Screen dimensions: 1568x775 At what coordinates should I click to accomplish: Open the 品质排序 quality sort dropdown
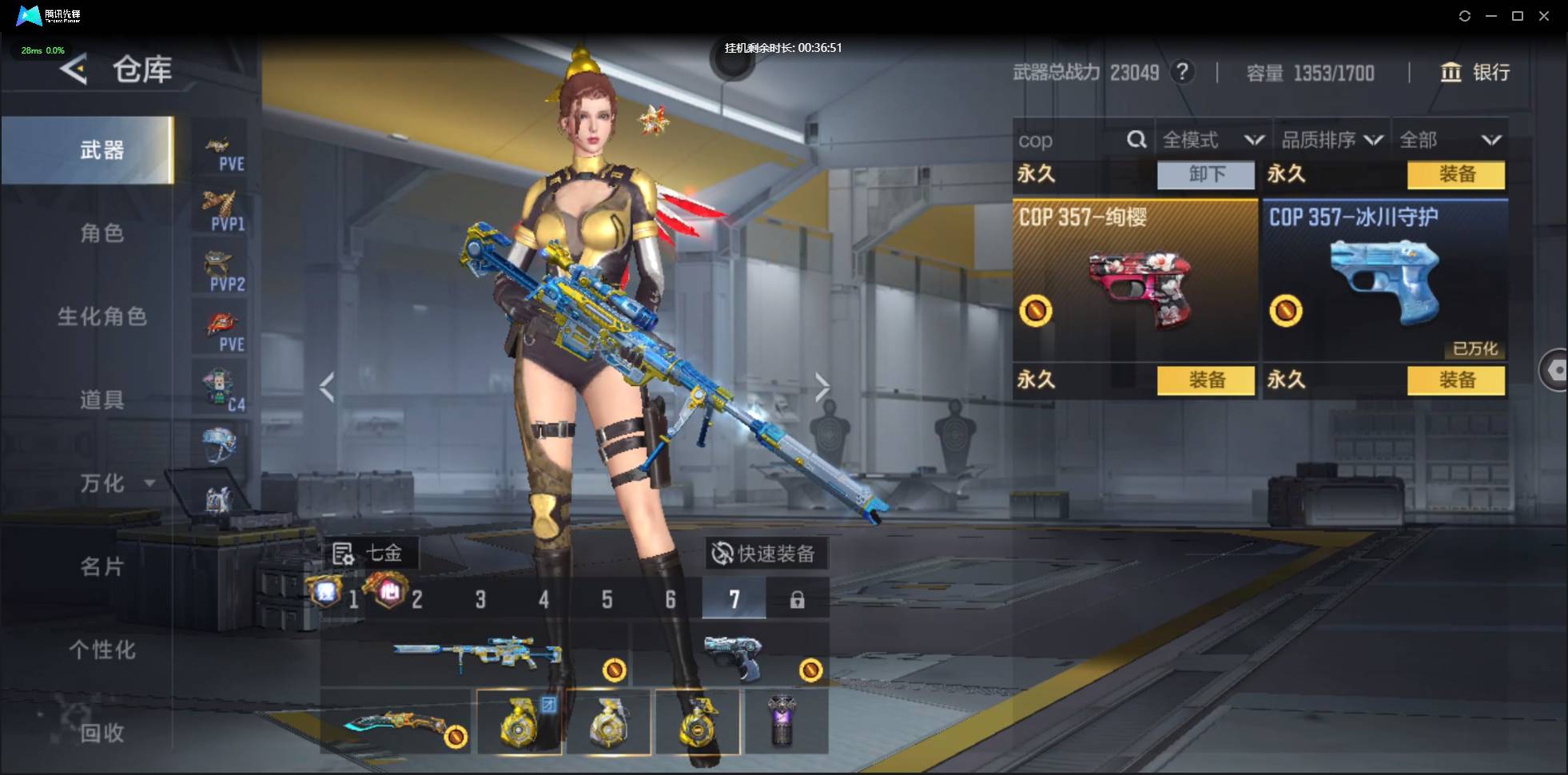click(x=1331, y=141)
